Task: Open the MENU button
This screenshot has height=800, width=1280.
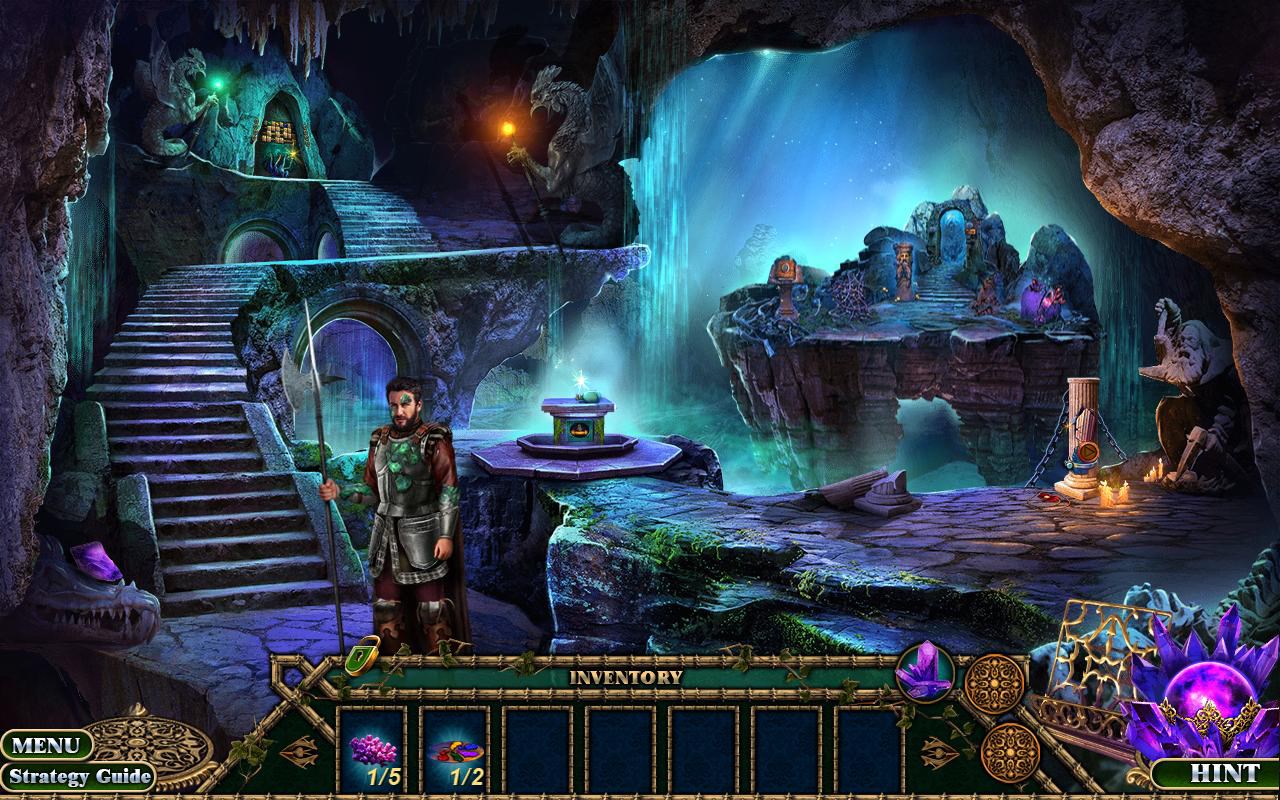Action: tap(45, 745)
